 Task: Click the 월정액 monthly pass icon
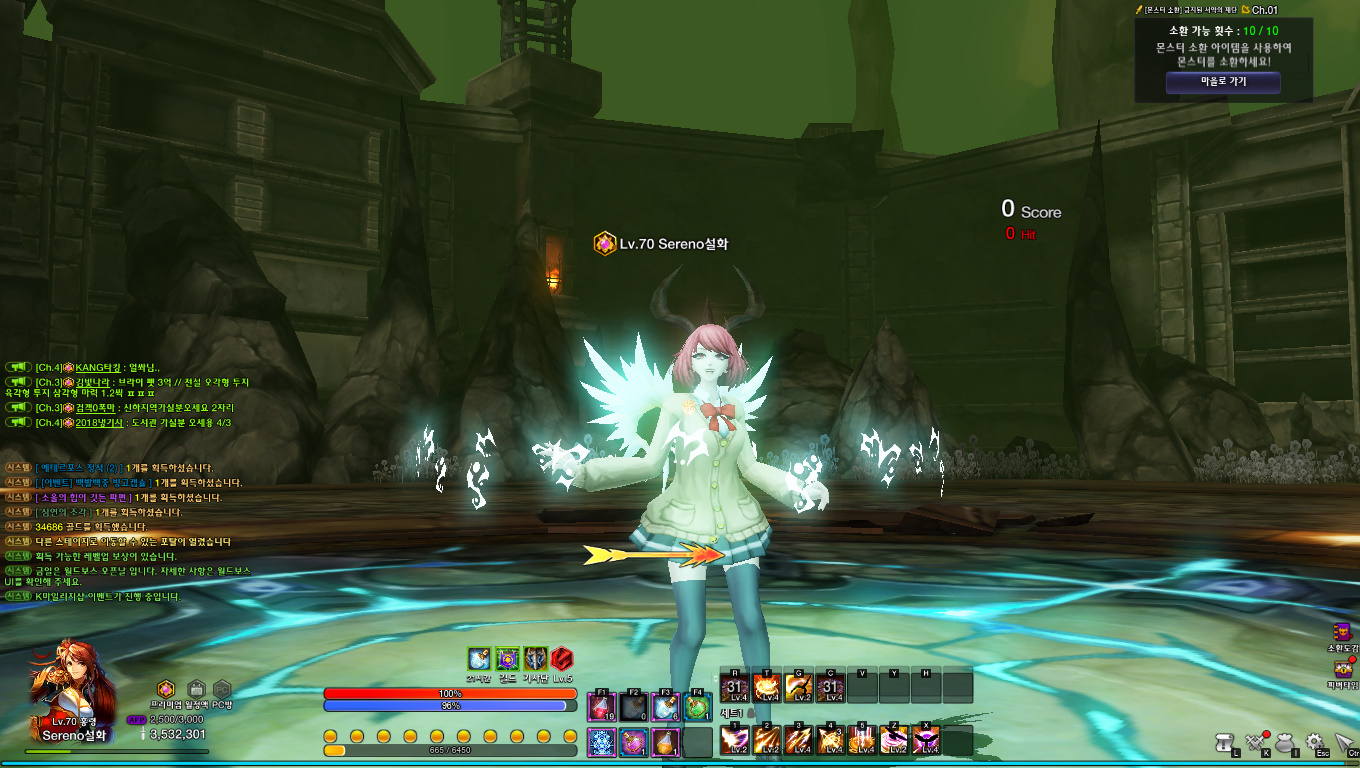tap(197, 689)
